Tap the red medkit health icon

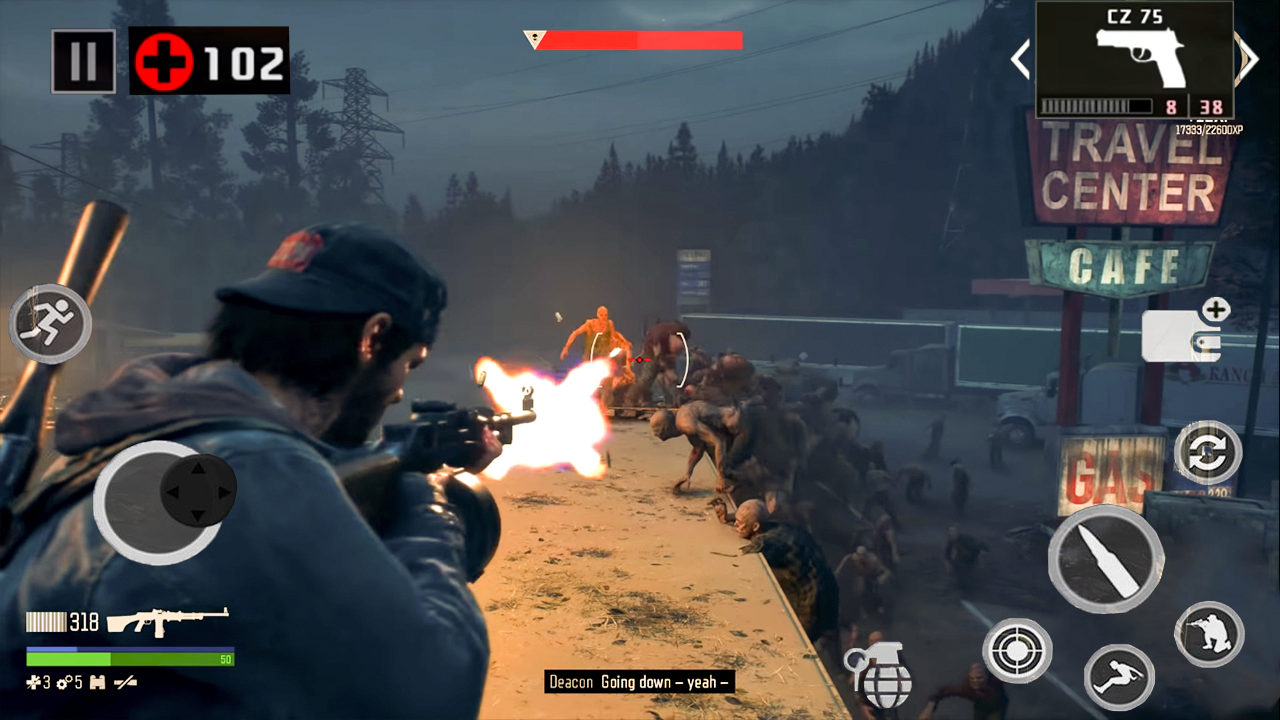163,62
